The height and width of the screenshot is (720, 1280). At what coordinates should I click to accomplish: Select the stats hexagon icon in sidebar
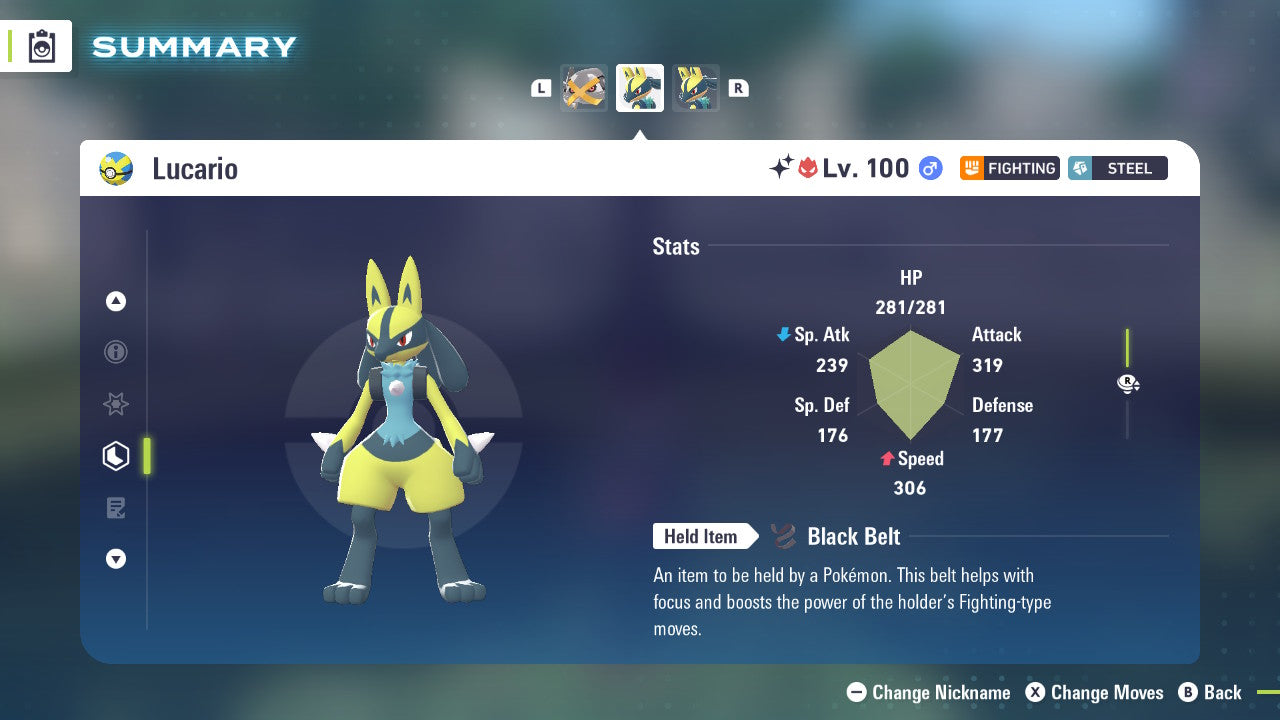[x=116, y=456]
